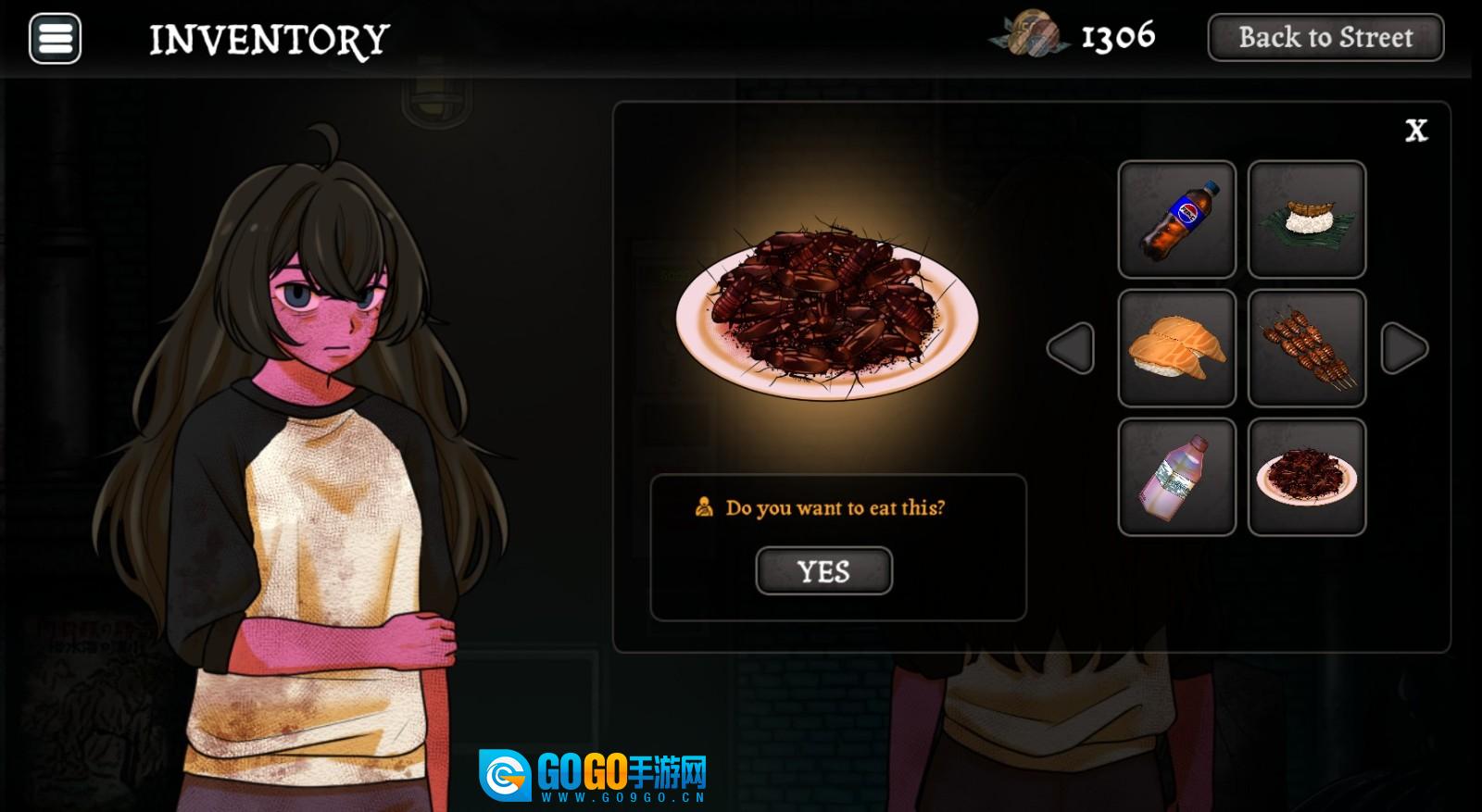Viewport: 1482px width, 812px height.
Task: Select the cockroach plate slot
Action: tap(1306, 477)
